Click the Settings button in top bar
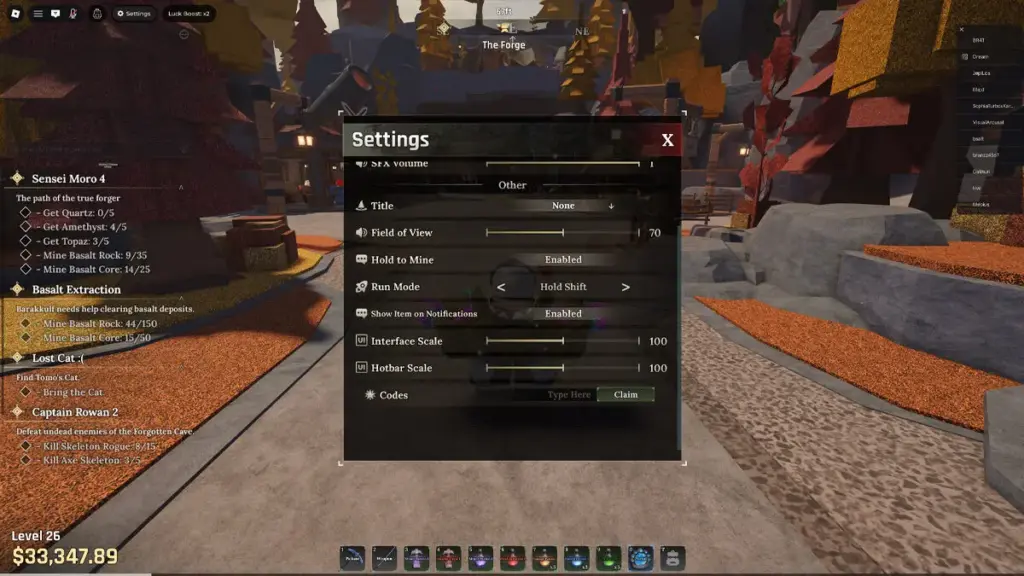 pos(133,14)
